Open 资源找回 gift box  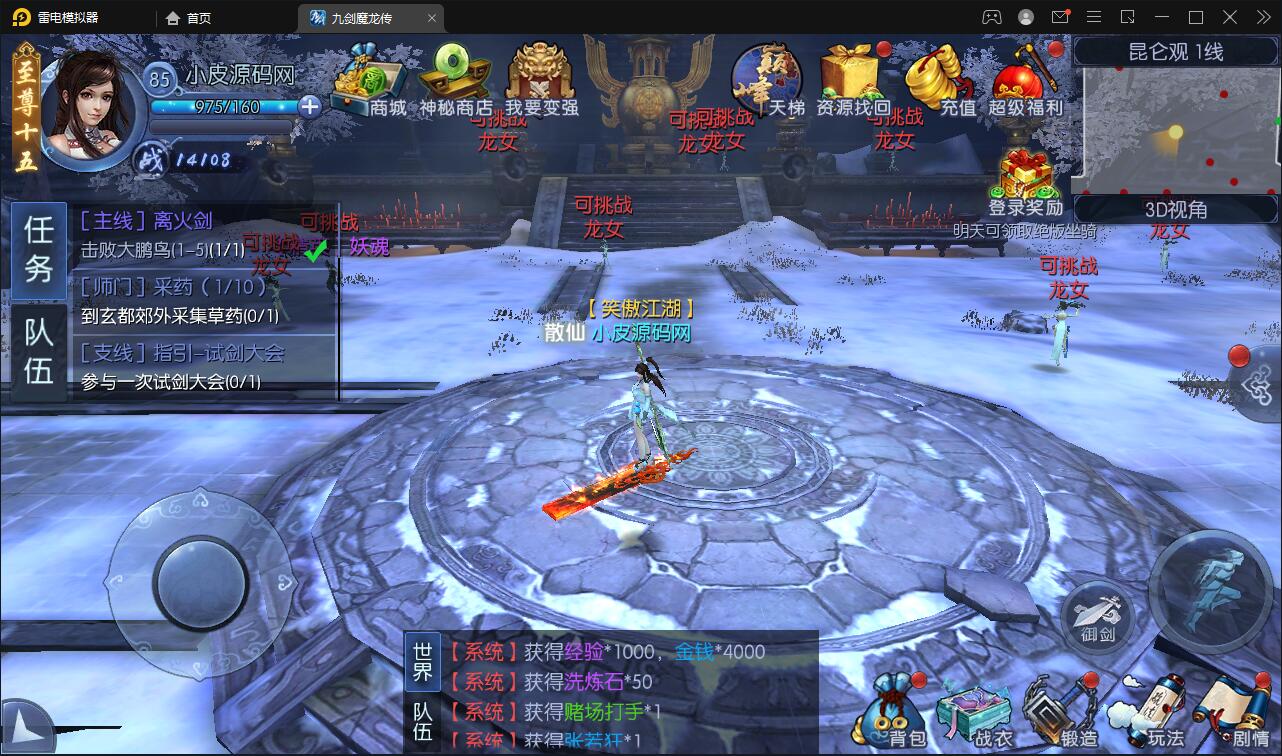(x=852, y=80)
